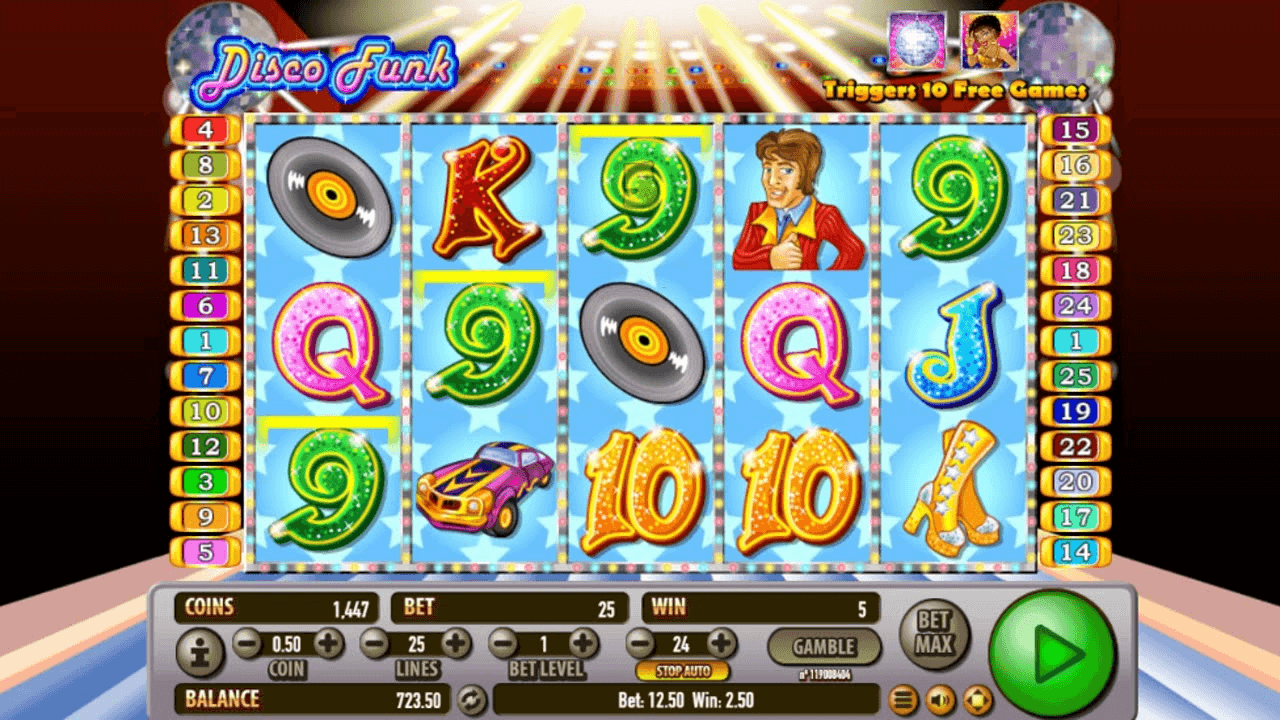The height and width of the screenshot is (720, 1280).
Task: Increase the auto spin count
Action: tap(721, 643)
